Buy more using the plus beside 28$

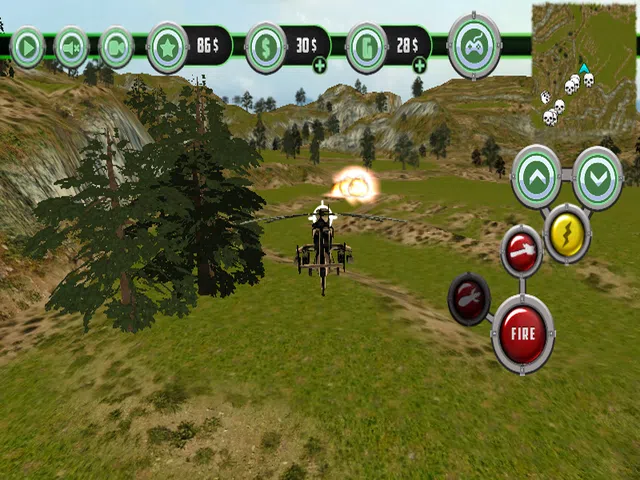[x=419, y=66]
